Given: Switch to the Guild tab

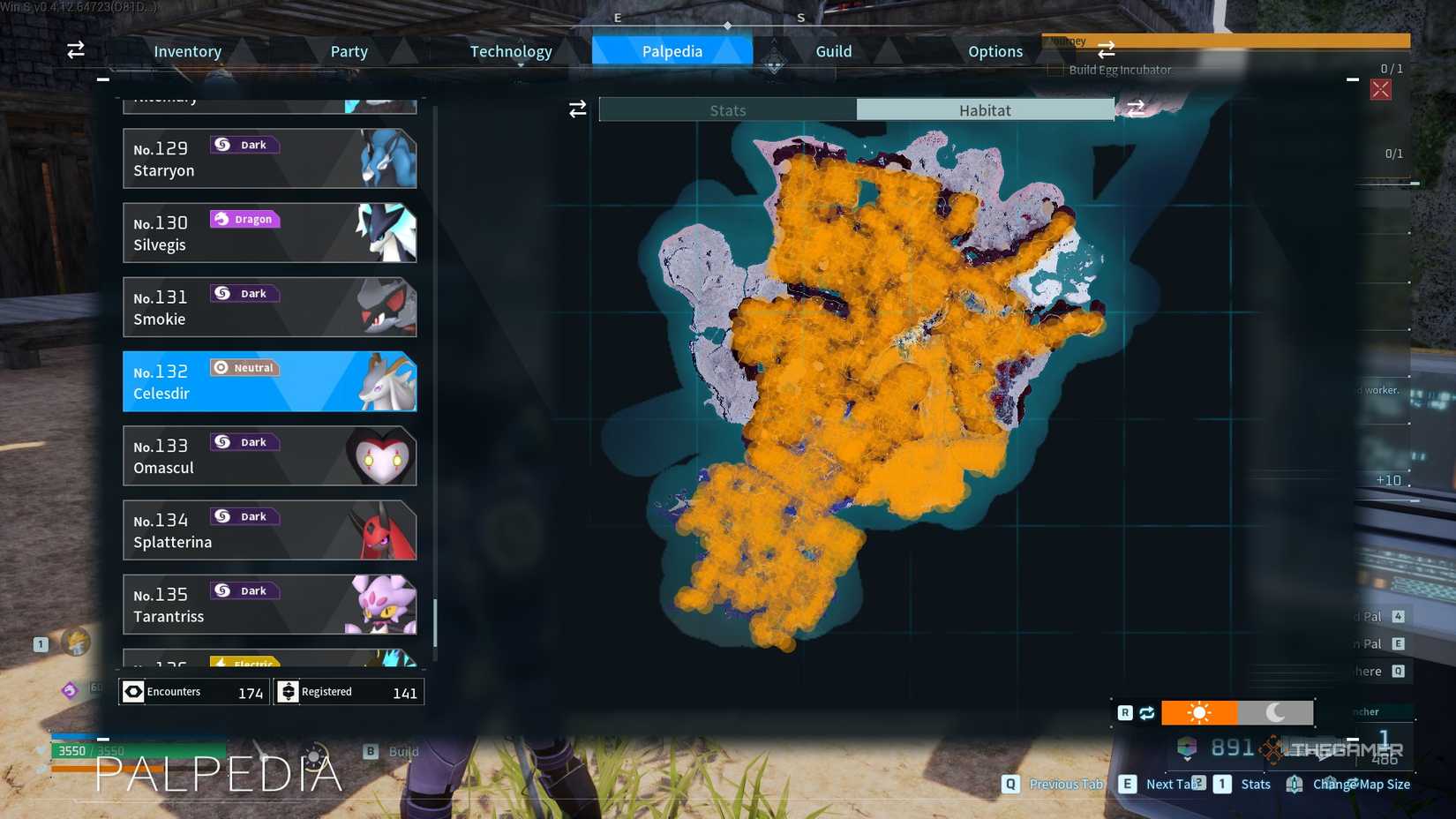Looking at the screenshot, I should [832, 50].
